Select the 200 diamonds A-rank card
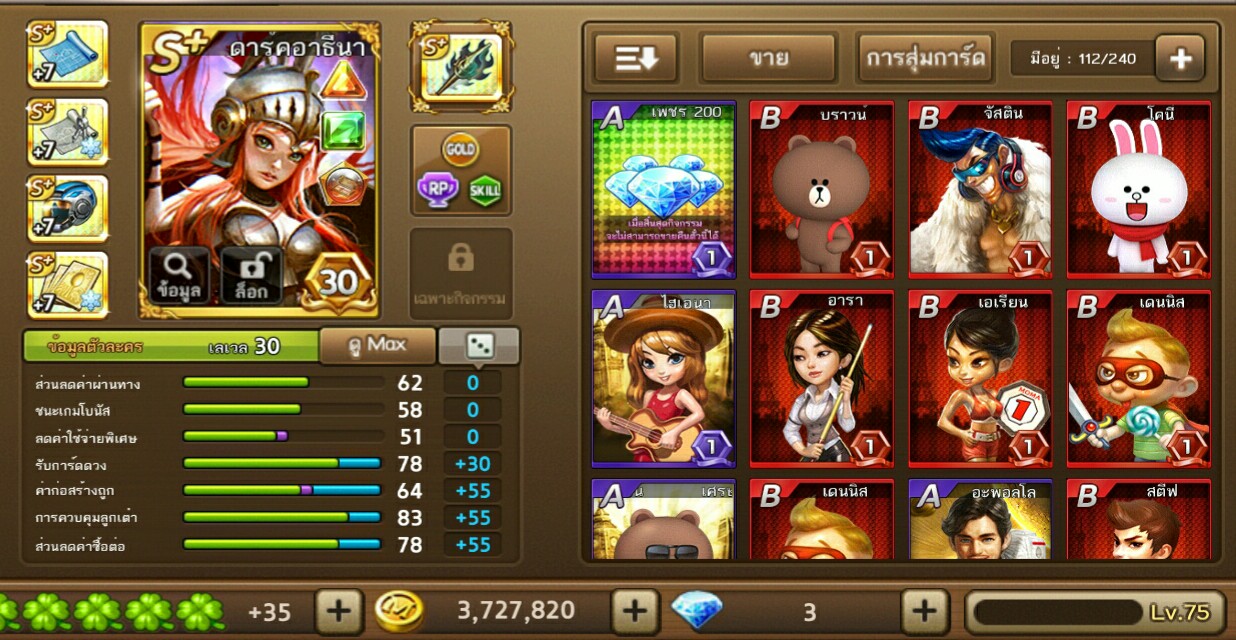 664,189
